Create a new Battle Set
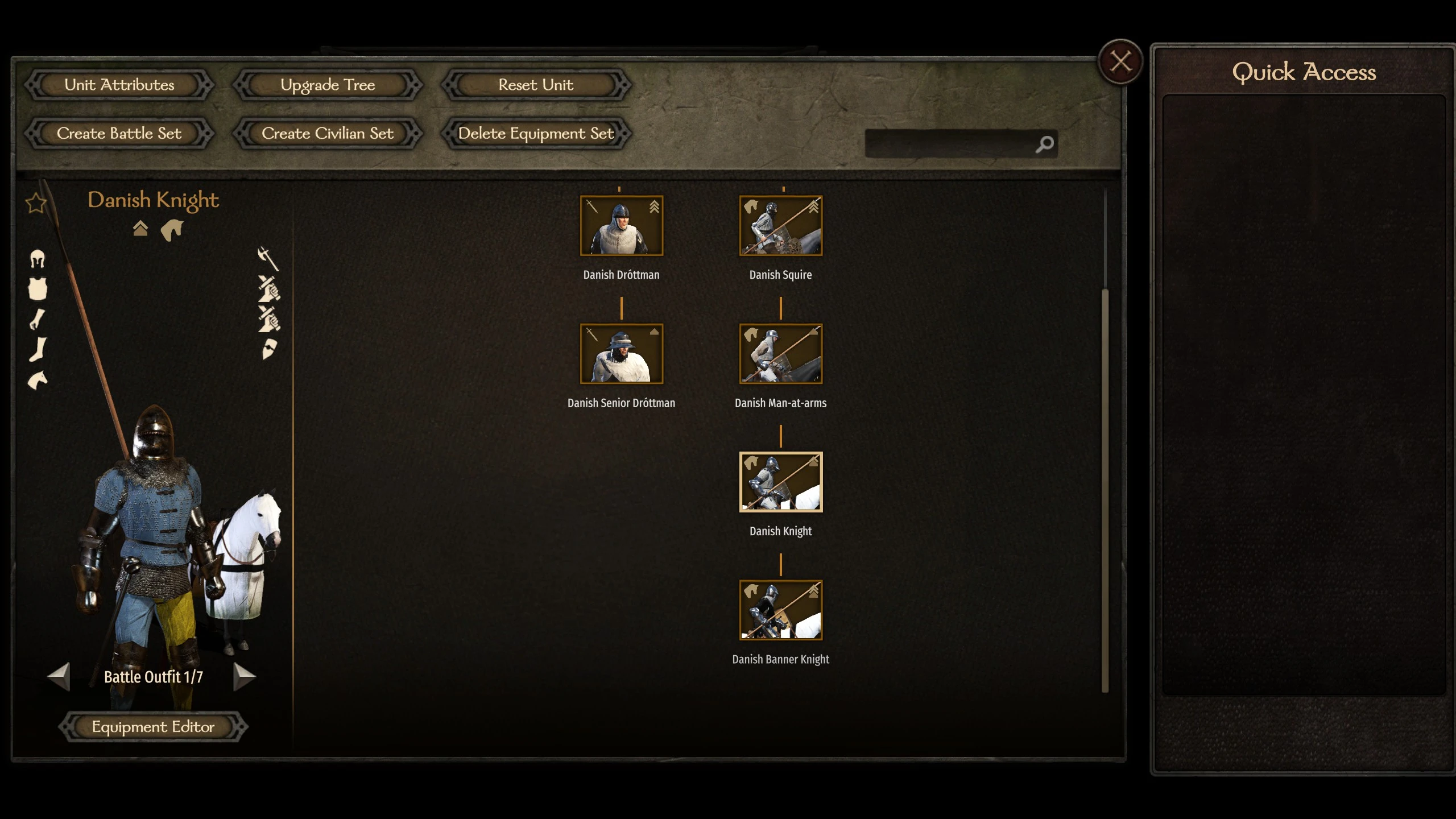Image resolution: width=1456 pixels, height=819 pixels. tap(119, 134)
